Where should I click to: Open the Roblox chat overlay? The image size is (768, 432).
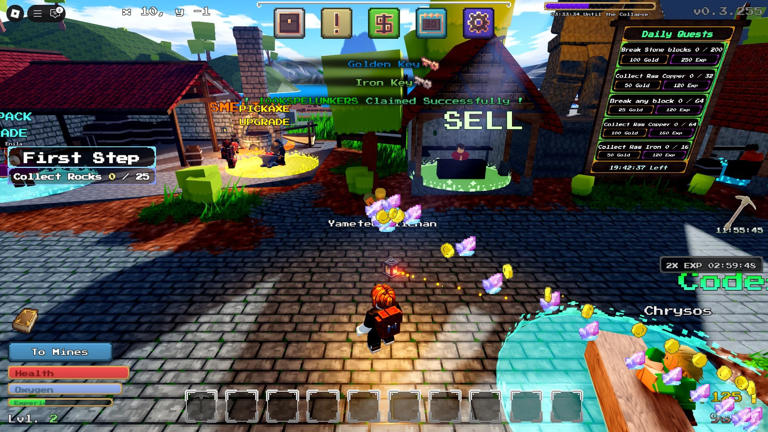click(57, 13)
